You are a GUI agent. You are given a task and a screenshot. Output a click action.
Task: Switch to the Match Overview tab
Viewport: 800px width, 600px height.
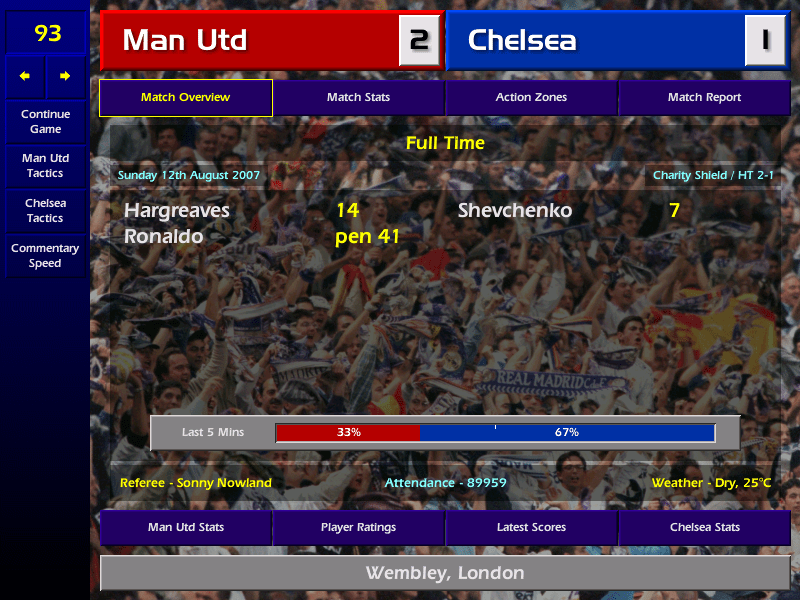point(185,98)
